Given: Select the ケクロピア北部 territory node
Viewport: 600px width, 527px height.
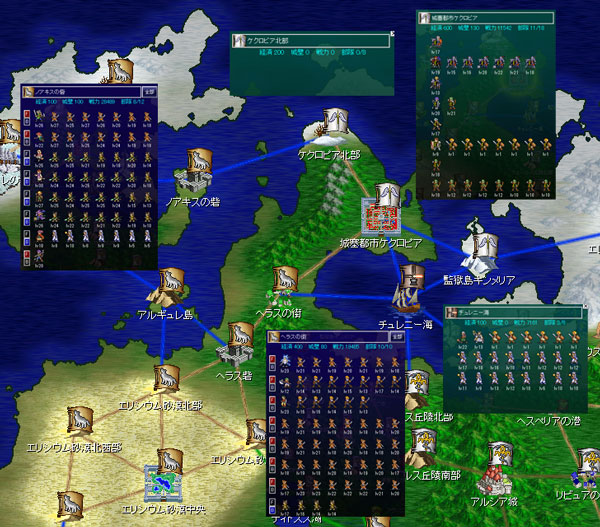Looking at the screenshot, I should click(x=334, y=124).
